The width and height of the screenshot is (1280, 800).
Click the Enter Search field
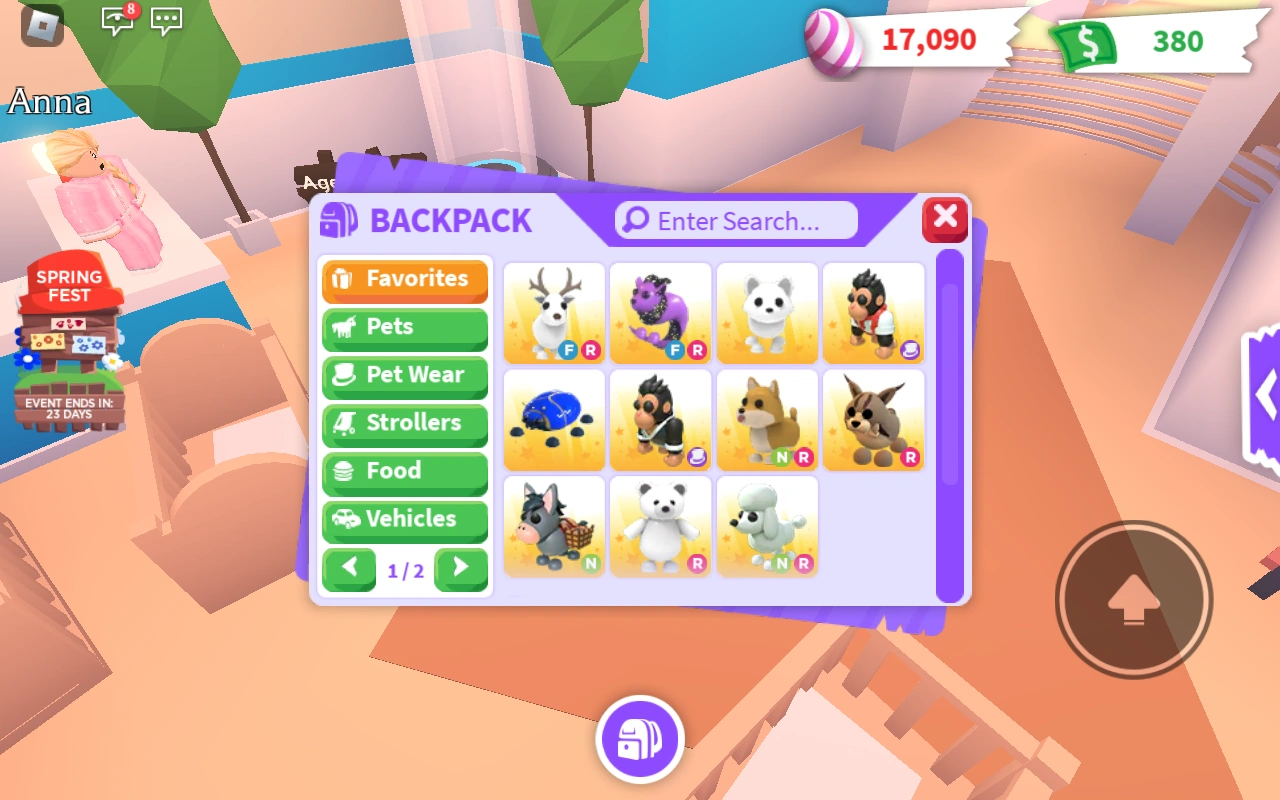click(x=735, y=220)
